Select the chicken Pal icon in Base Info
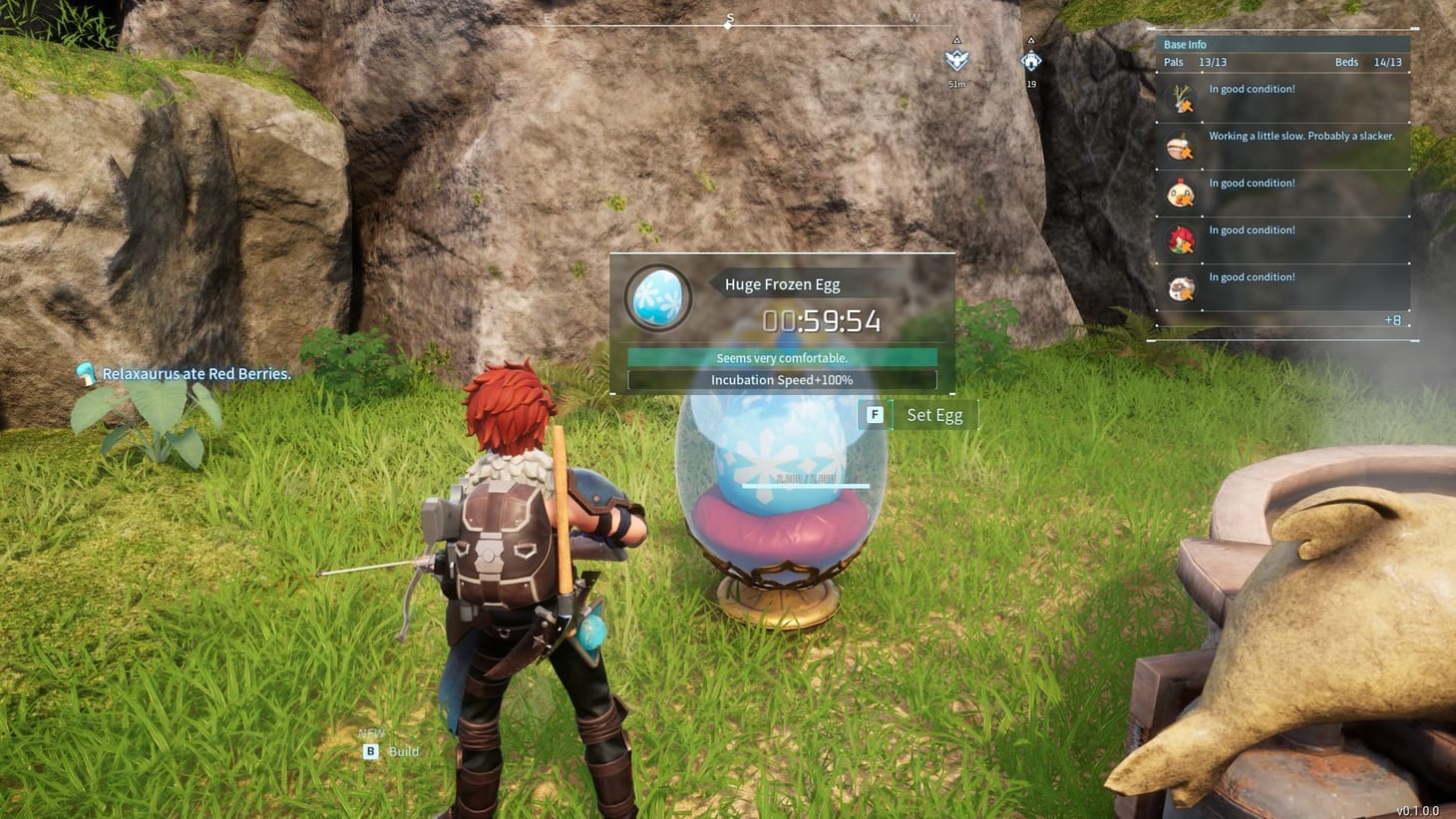Screen dimensions: 1456x819 click(x=1180, y=193)
